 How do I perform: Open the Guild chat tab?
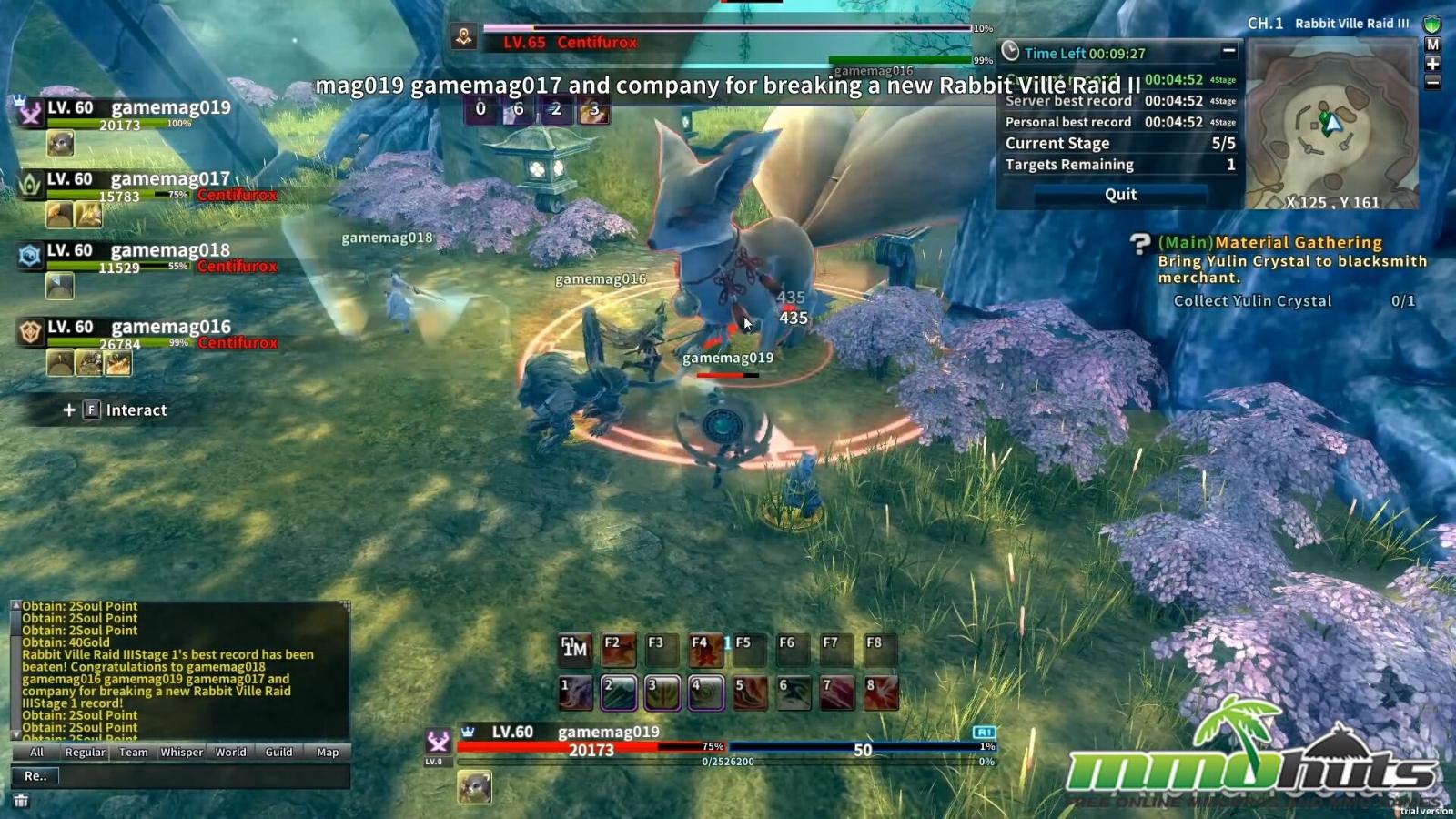(x=278, y=753)
